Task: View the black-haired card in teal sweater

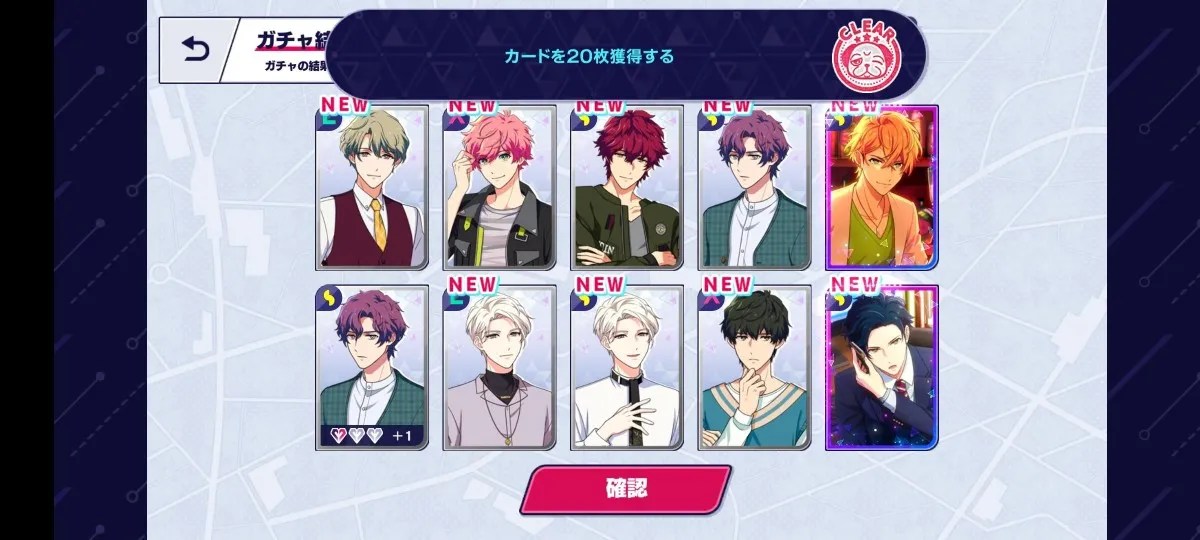Action: (754, 368)
